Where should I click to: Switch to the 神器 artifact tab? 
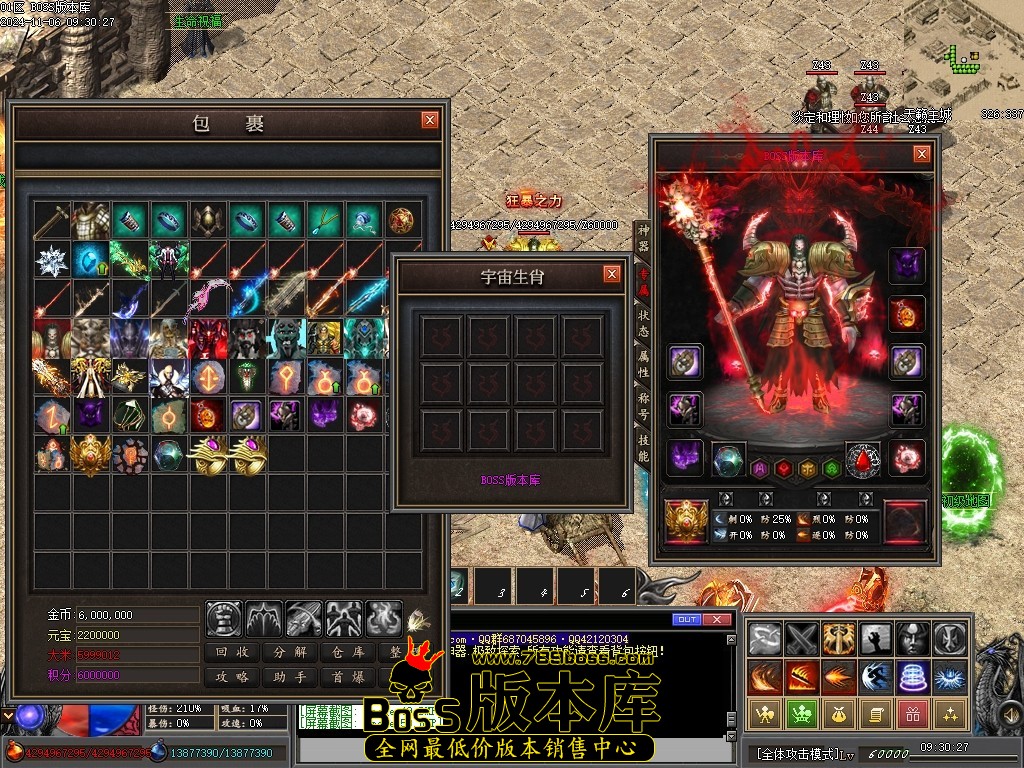(643, 237)
